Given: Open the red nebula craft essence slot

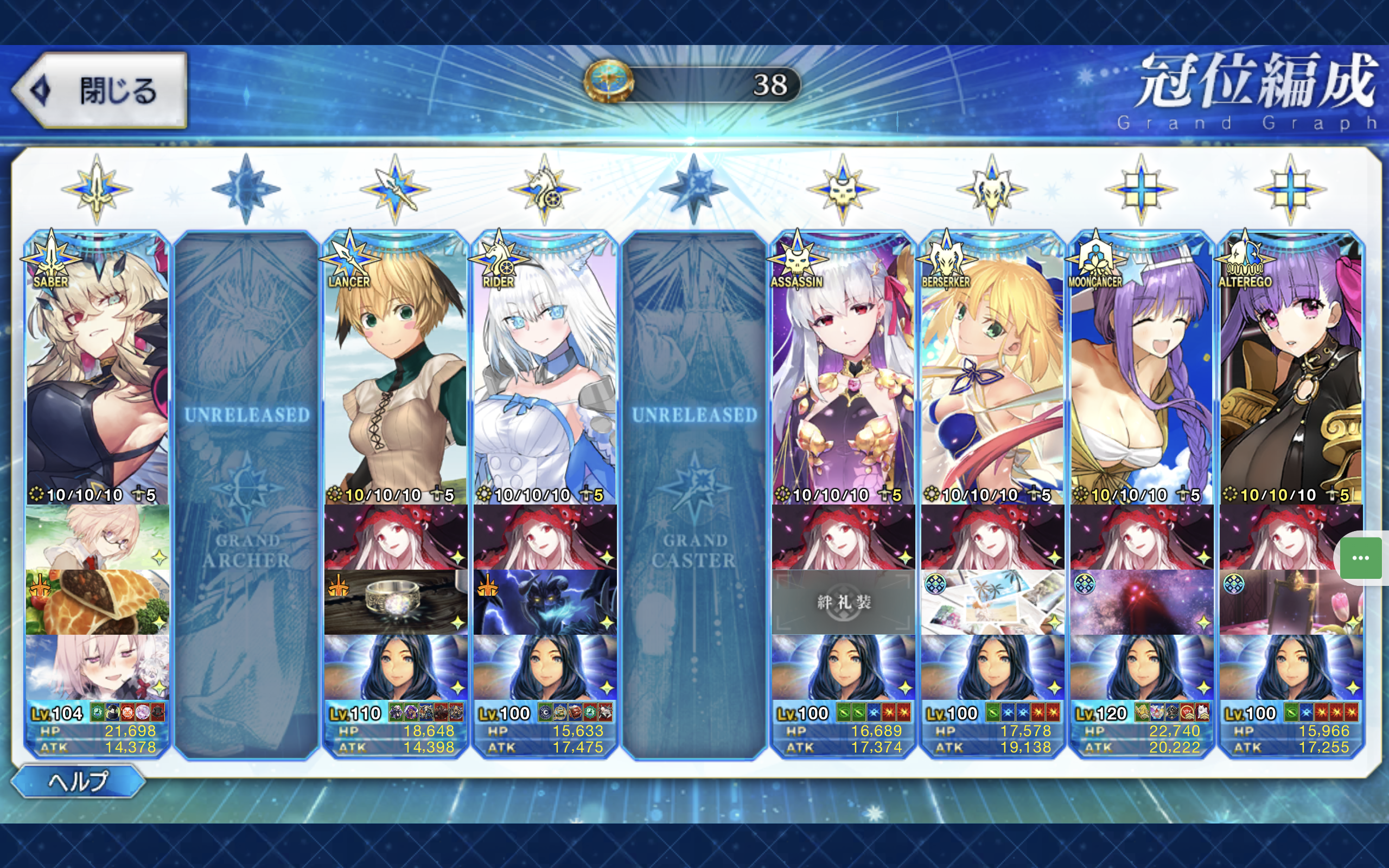Looking at the screenshot, I should [1142, 602].
